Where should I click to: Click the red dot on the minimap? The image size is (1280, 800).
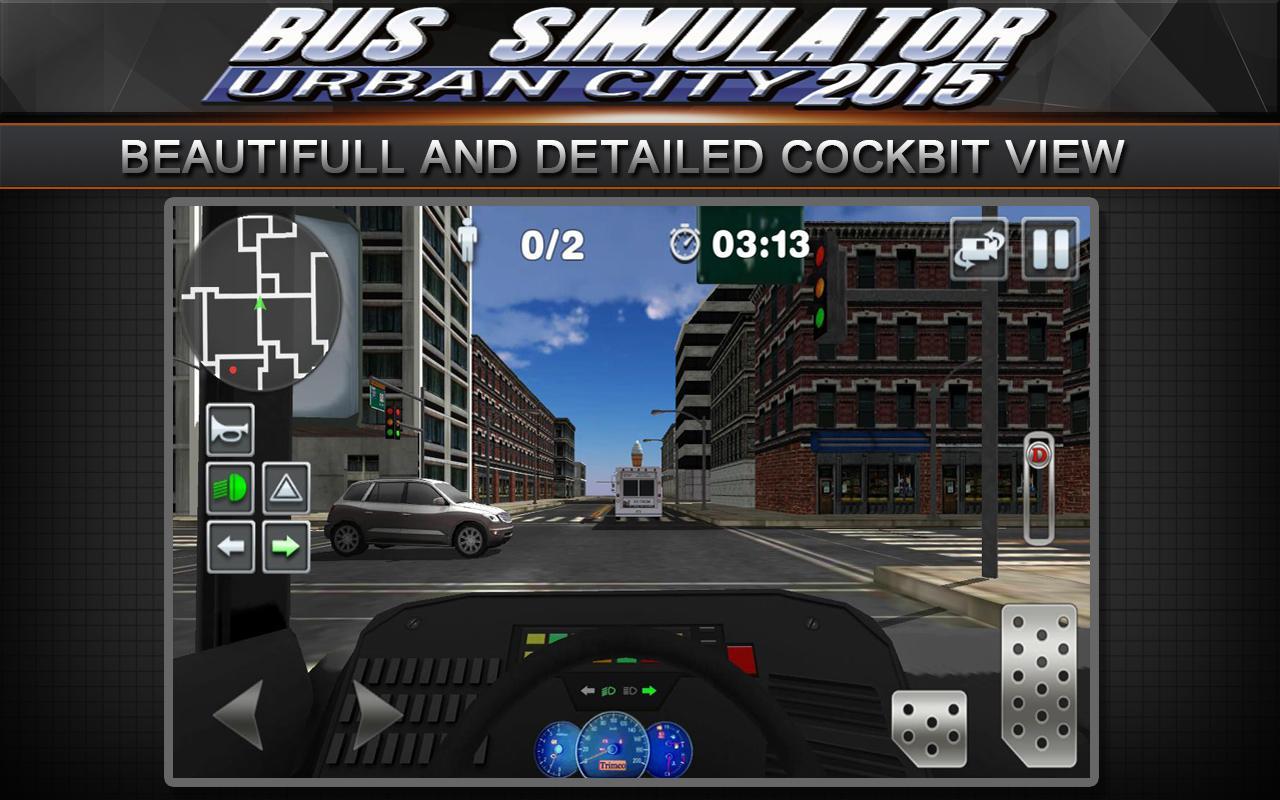[x=232, y=367]
